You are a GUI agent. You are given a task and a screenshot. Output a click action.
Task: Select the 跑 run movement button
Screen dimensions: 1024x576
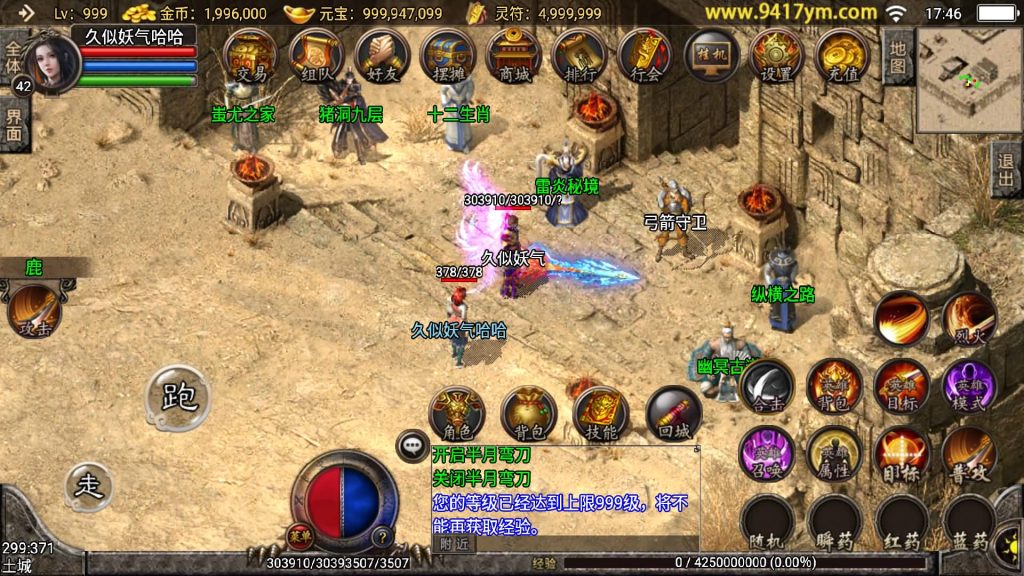point(179,397)
